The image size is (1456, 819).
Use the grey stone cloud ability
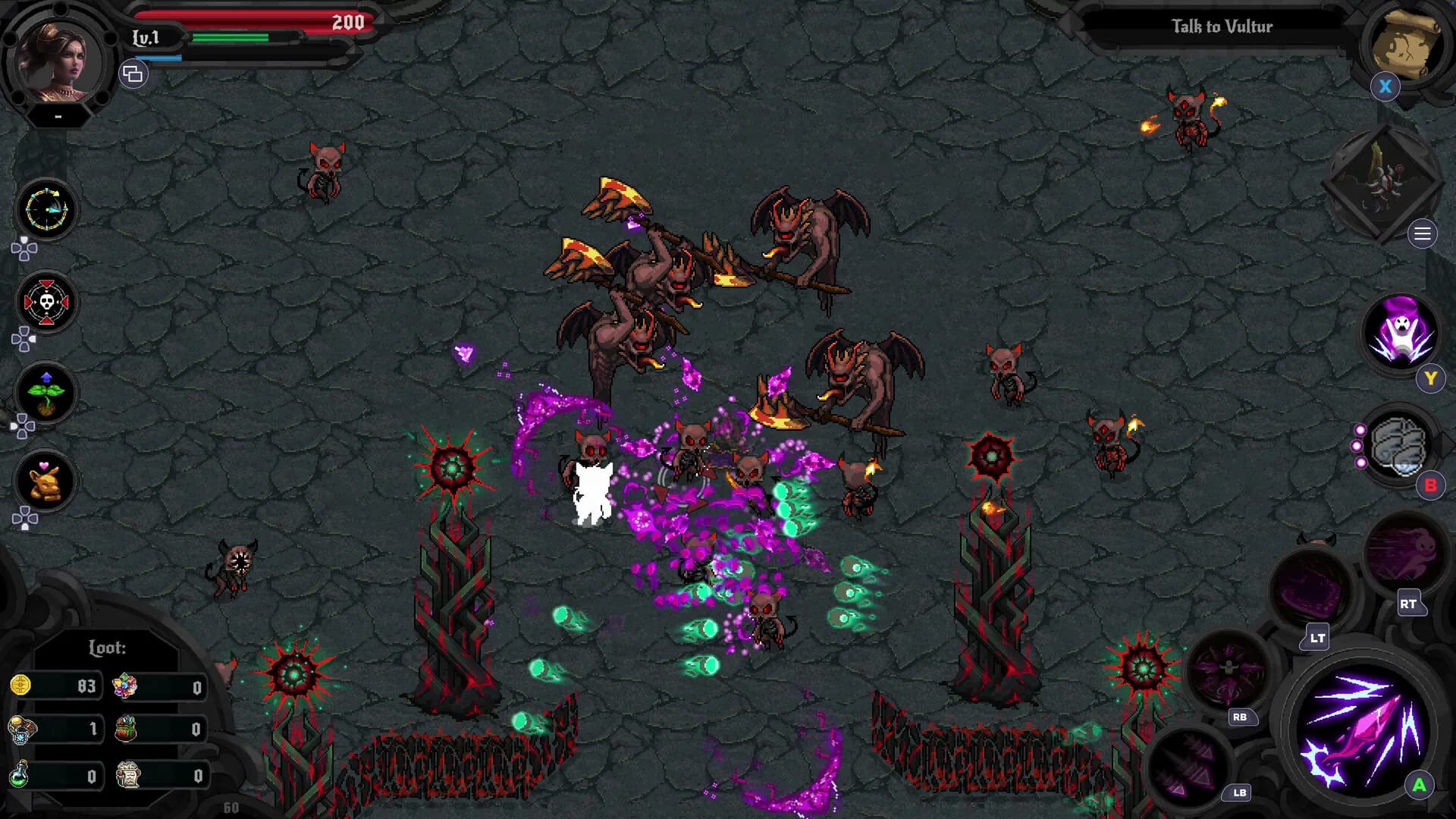[x=1399, y=447]
